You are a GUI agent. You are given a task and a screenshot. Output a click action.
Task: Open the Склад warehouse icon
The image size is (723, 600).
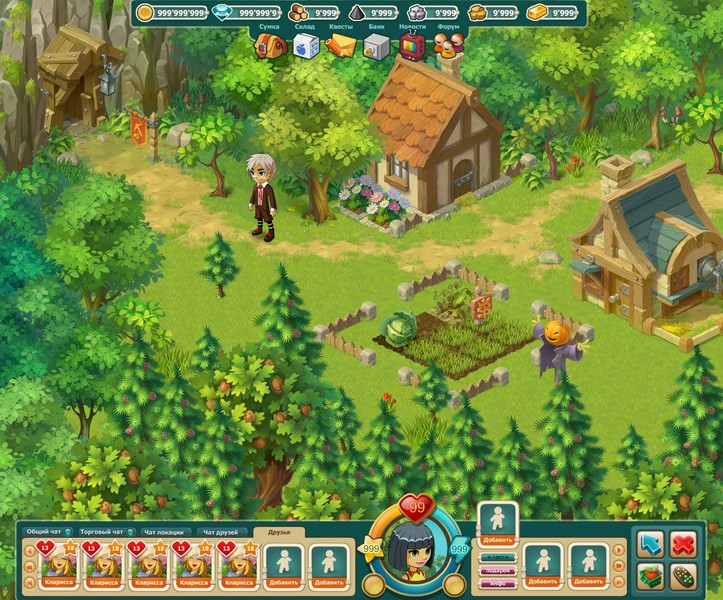click(305, 46)
